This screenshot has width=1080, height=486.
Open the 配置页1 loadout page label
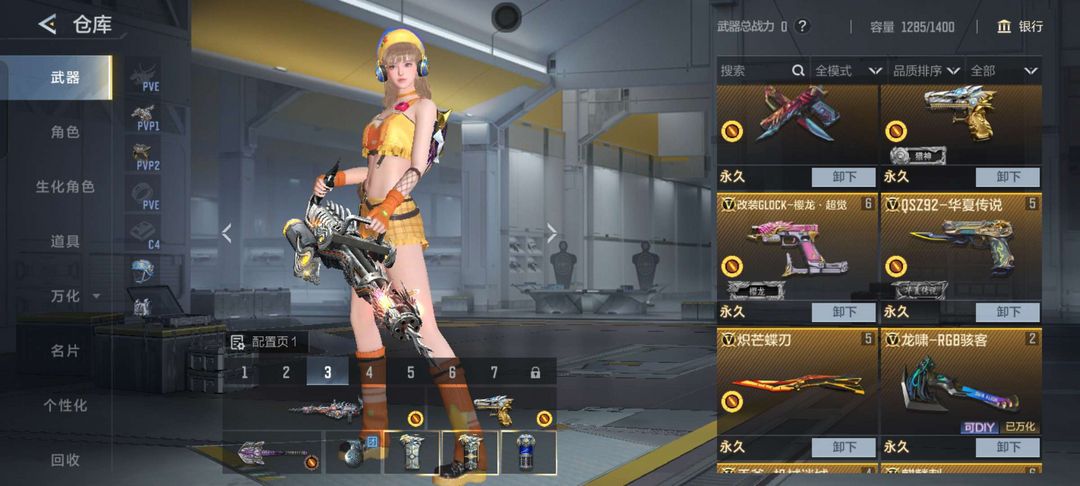(x=270, y=342)
